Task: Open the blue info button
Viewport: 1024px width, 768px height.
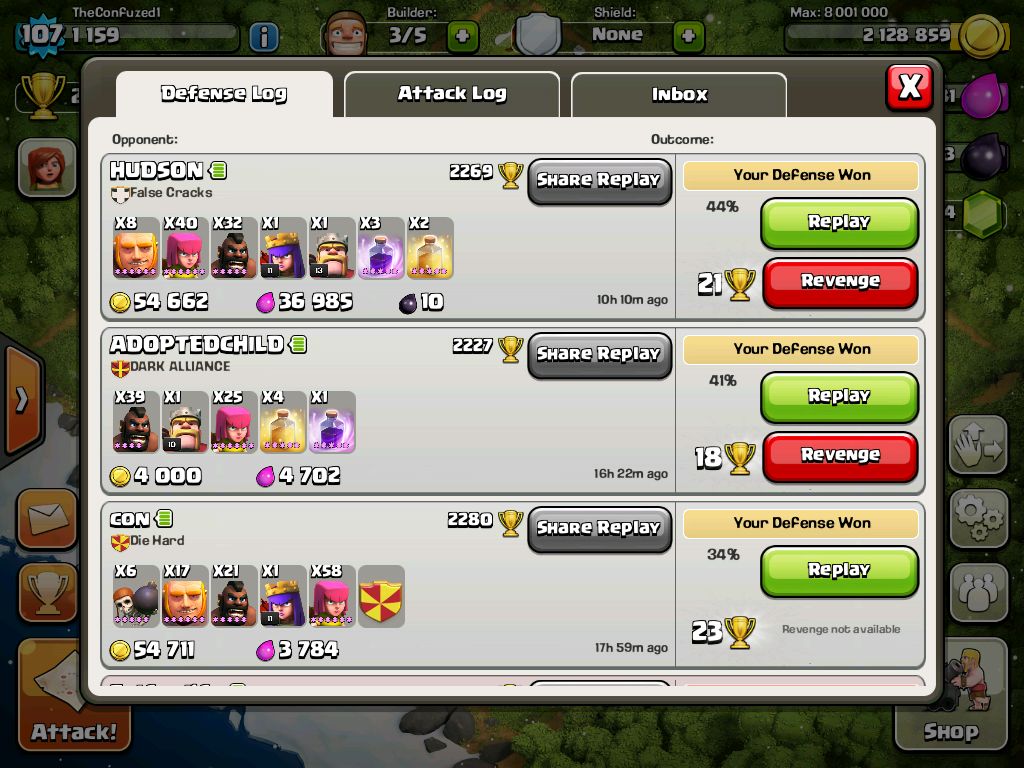Action: [x=263, y=38]
